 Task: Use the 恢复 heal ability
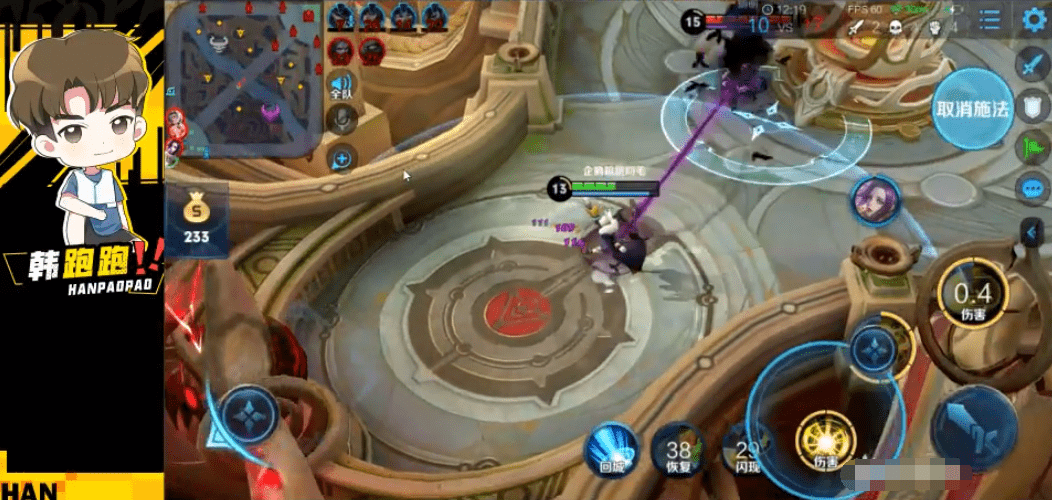pos(679,453)
